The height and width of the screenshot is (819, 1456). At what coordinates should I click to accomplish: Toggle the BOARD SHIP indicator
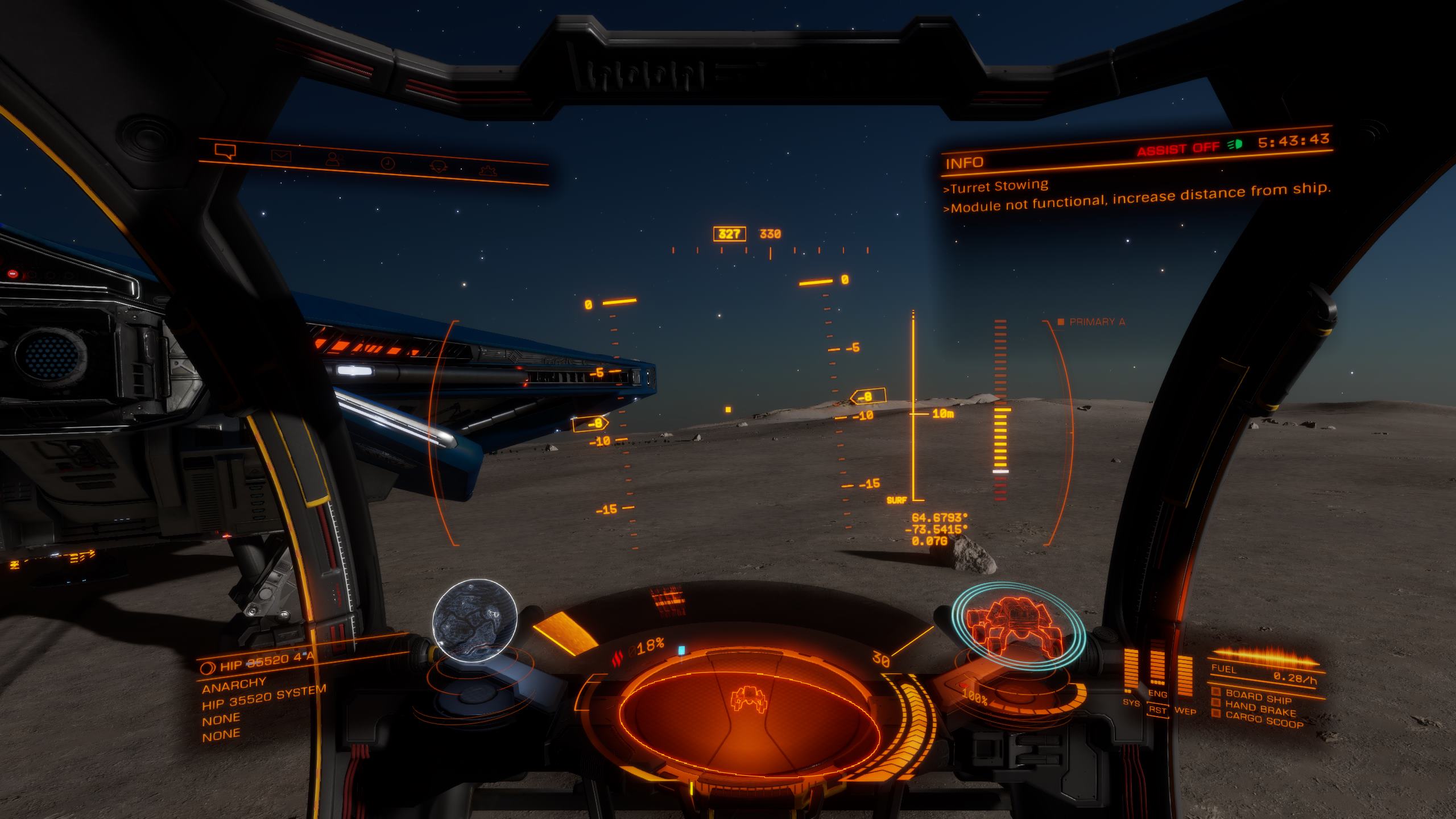(x=1258, y=696)
